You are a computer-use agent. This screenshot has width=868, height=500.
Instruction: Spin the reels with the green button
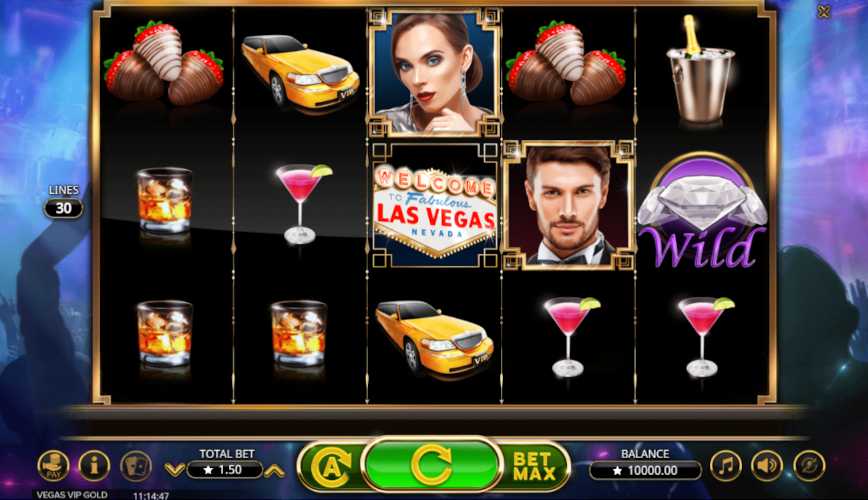click(432, 465)
